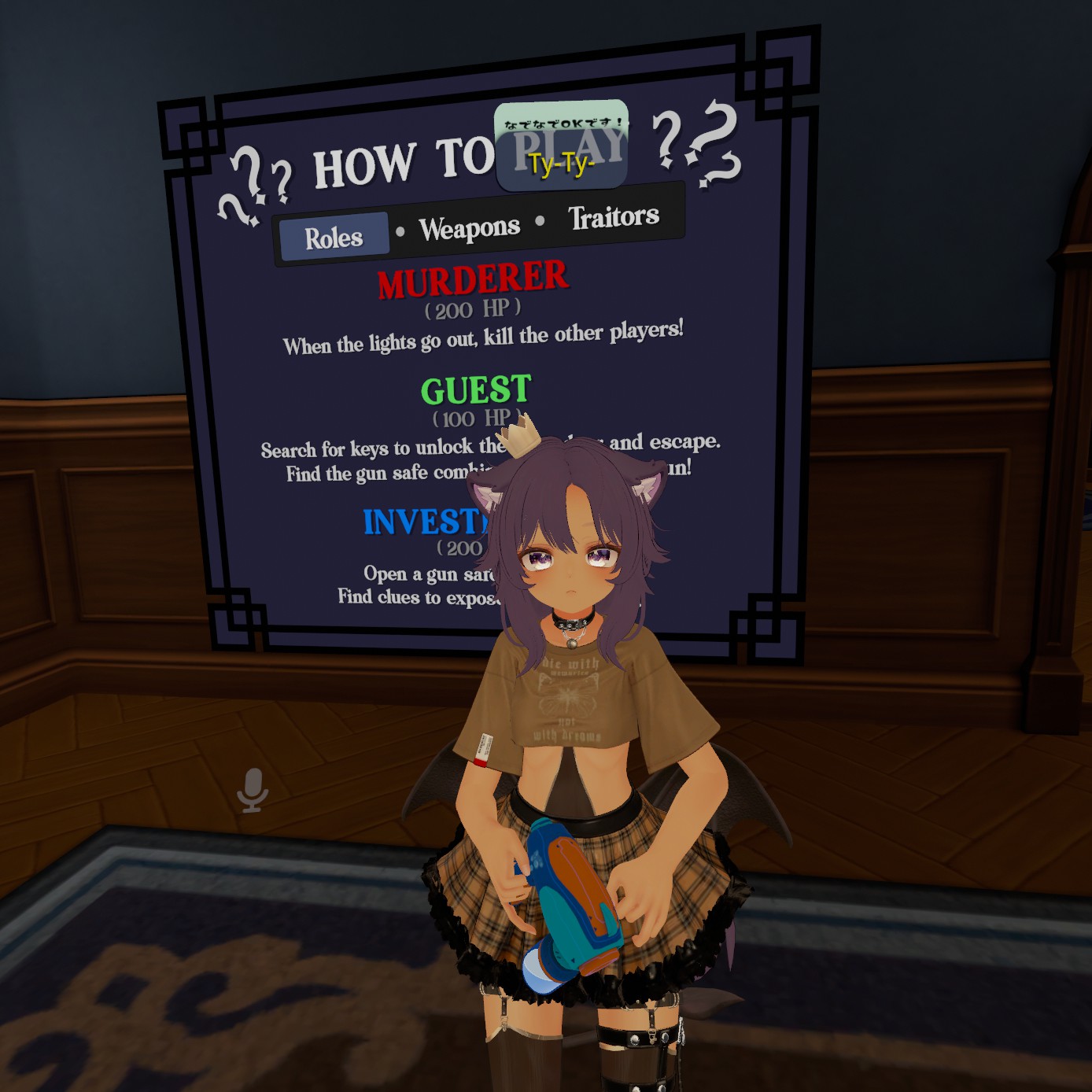Open the Weapons tab
Screen dimensions: 1092x1092
470,229
